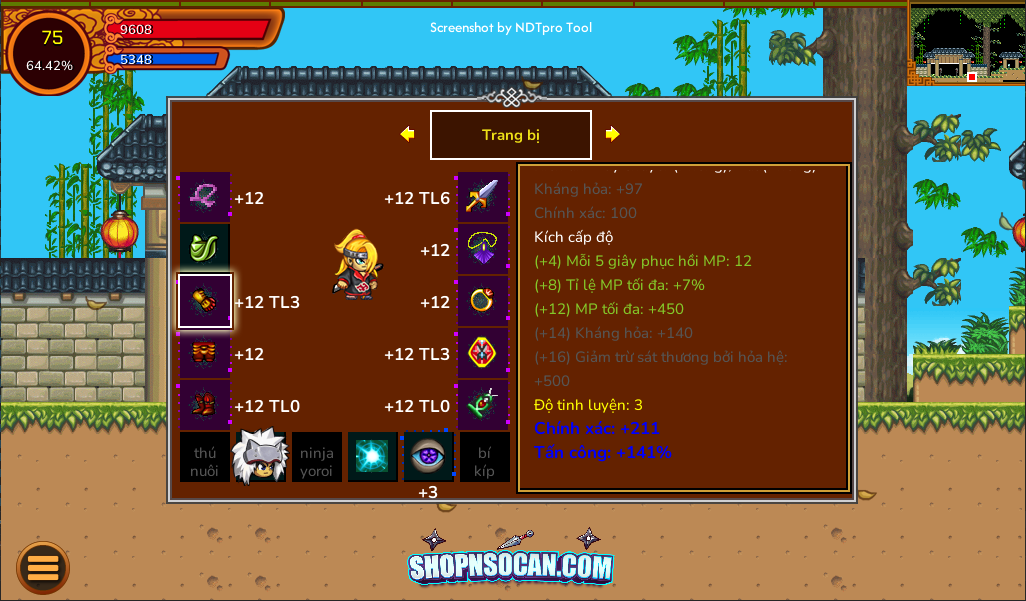Select the pink headband equipment slot

205,197
